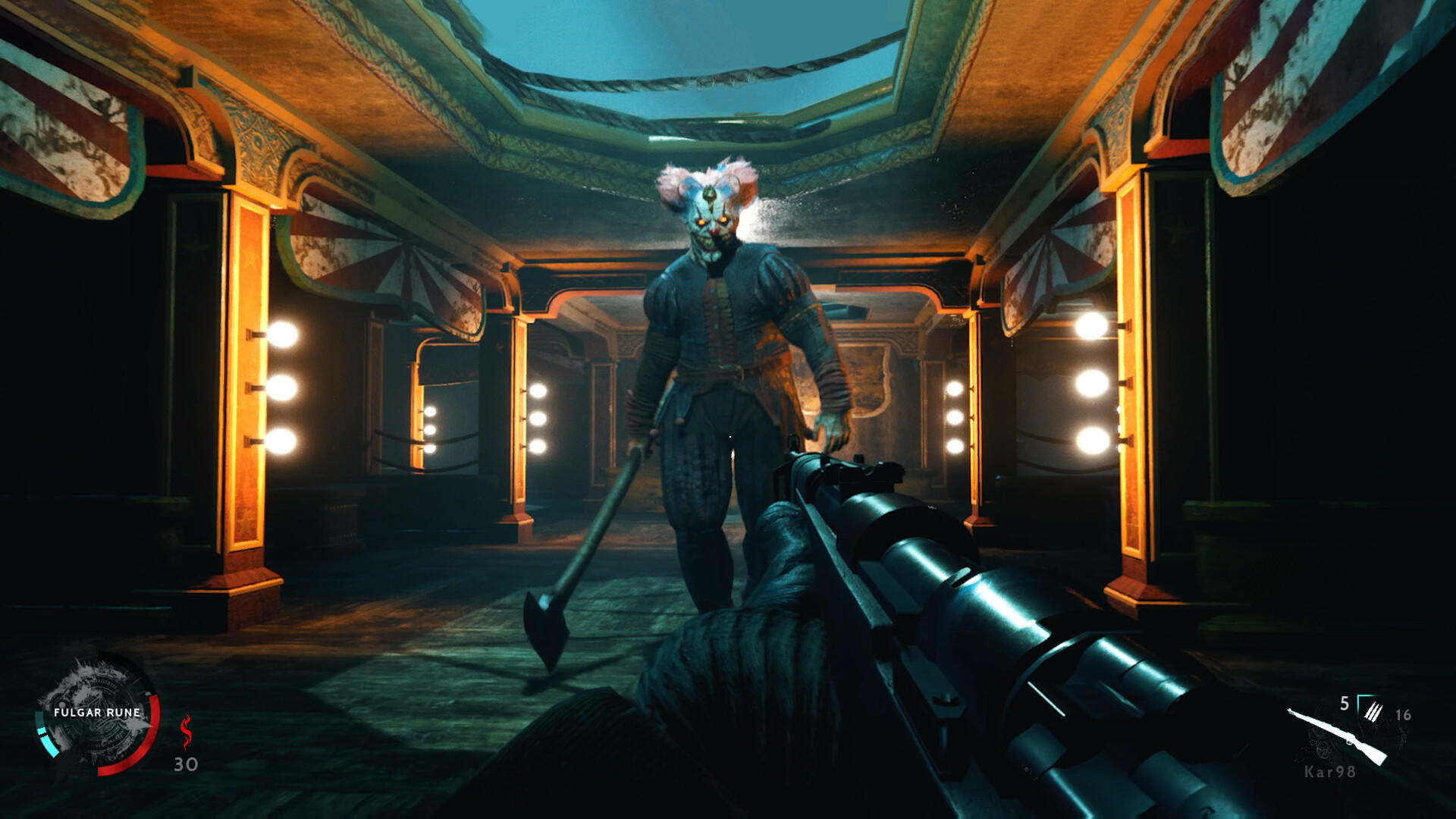Click the reserve ammo count showing 16

1403,715
